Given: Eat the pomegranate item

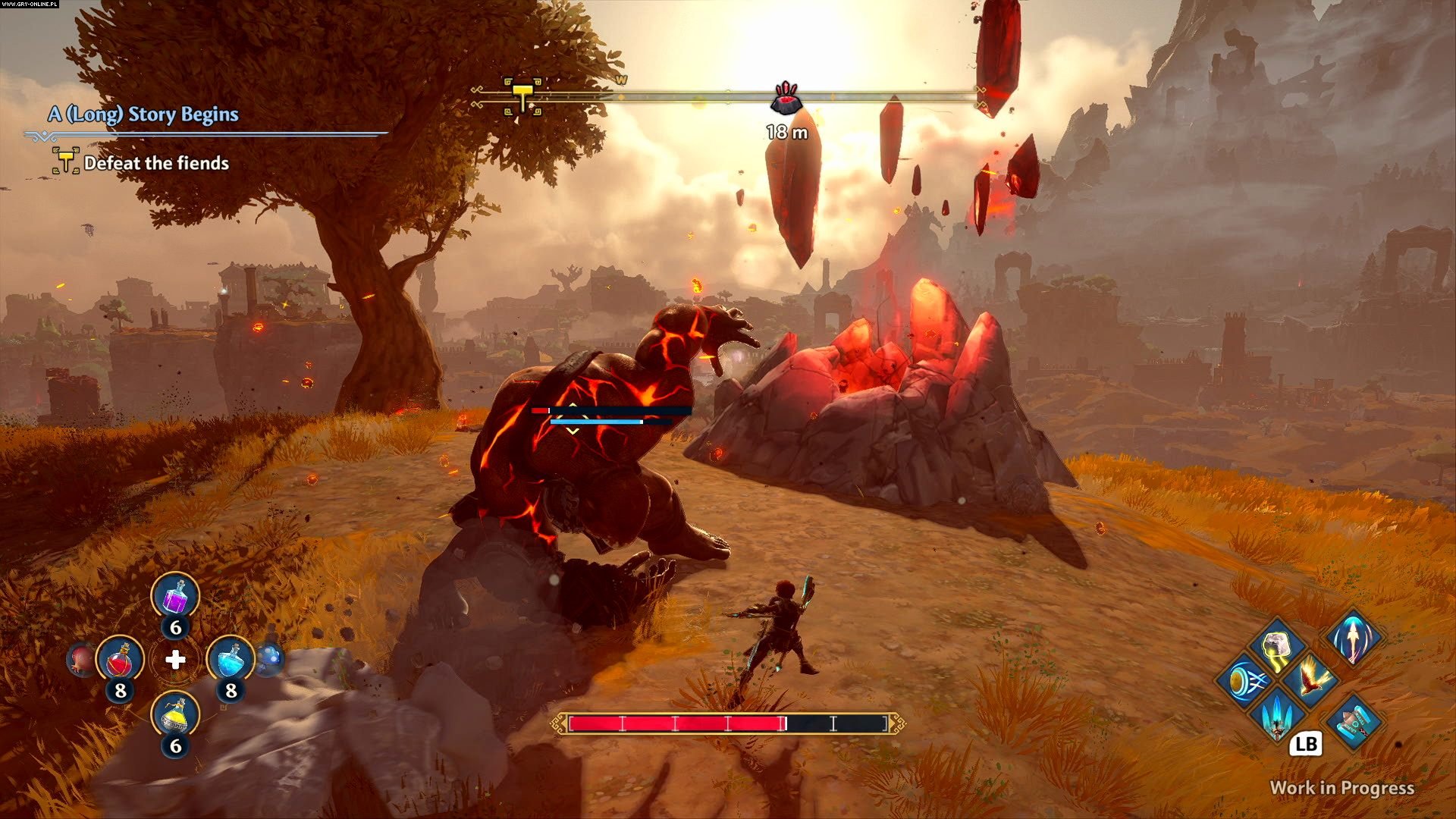Looking at the screenshot, I should 81,660.
